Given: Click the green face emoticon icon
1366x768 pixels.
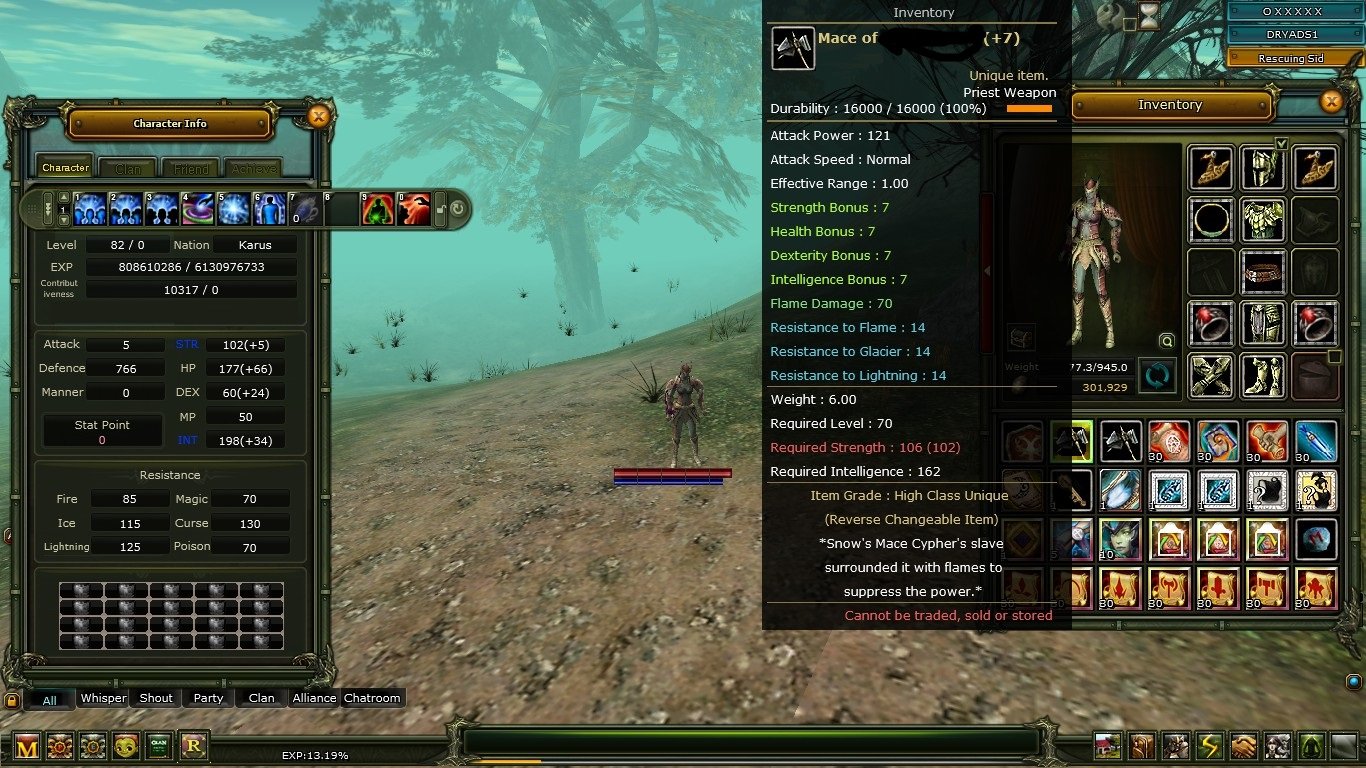Looking at the screenshot, I should (124, 747).
